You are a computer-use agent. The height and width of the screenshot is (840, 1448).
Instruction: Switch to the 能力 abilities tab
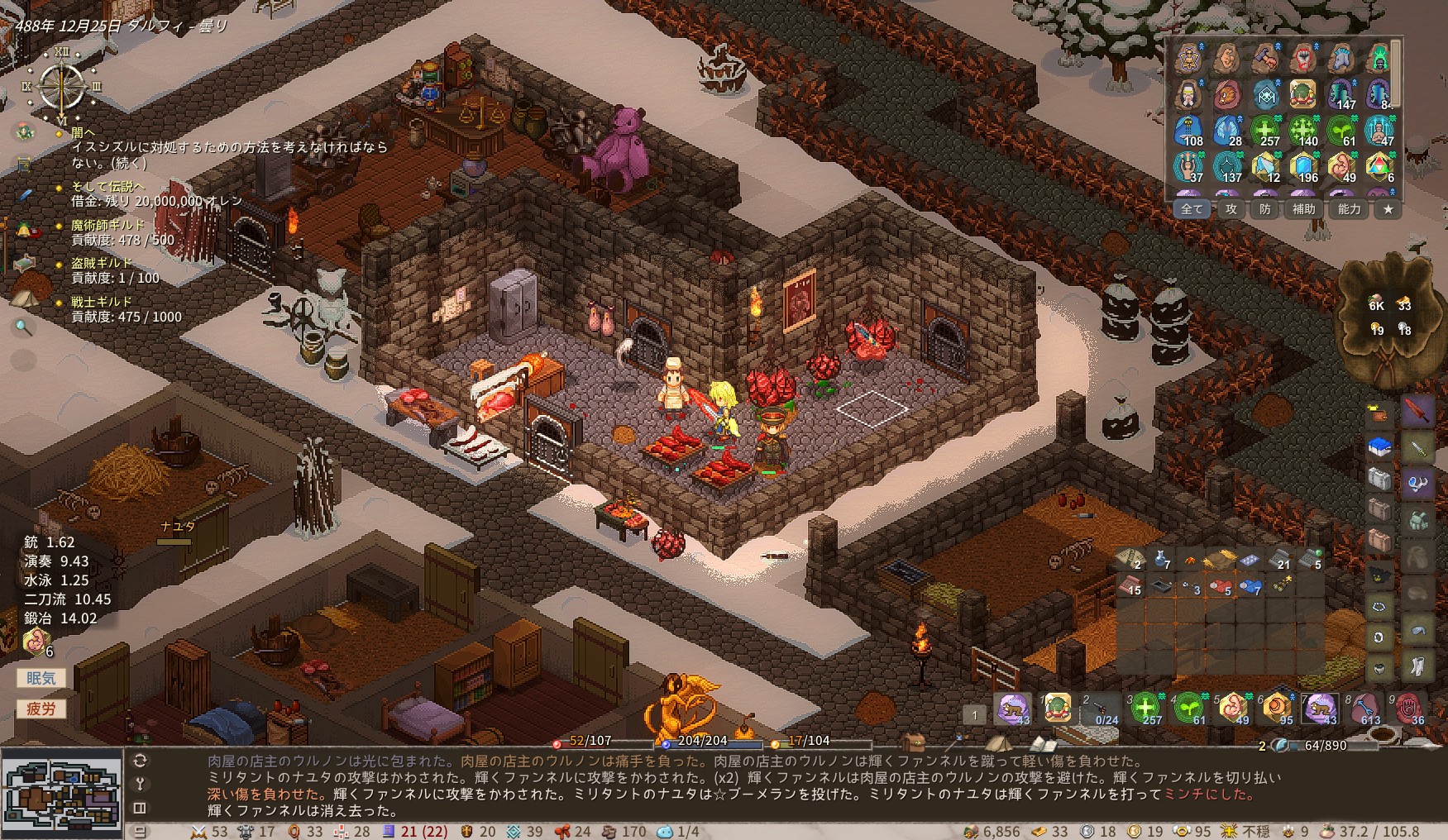(1349, 210)
